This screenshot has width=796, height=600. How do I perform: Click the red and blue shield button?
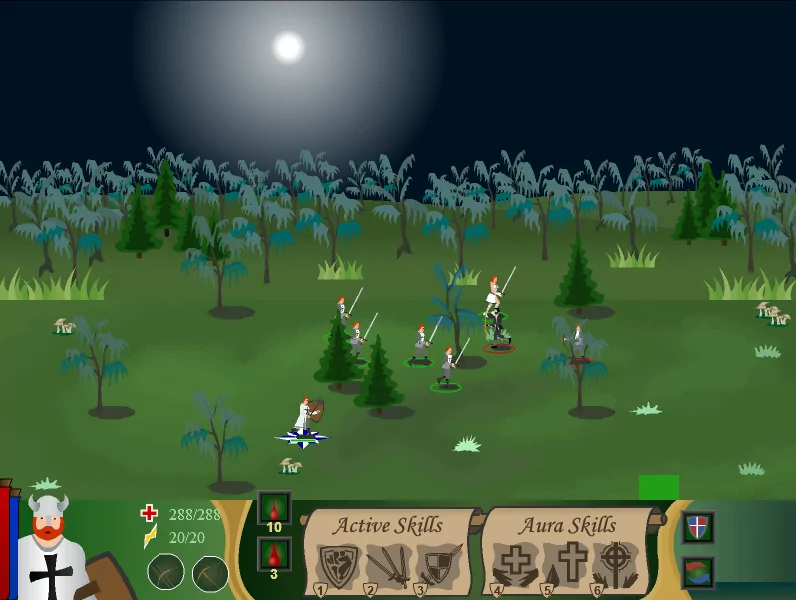[699, 526]
